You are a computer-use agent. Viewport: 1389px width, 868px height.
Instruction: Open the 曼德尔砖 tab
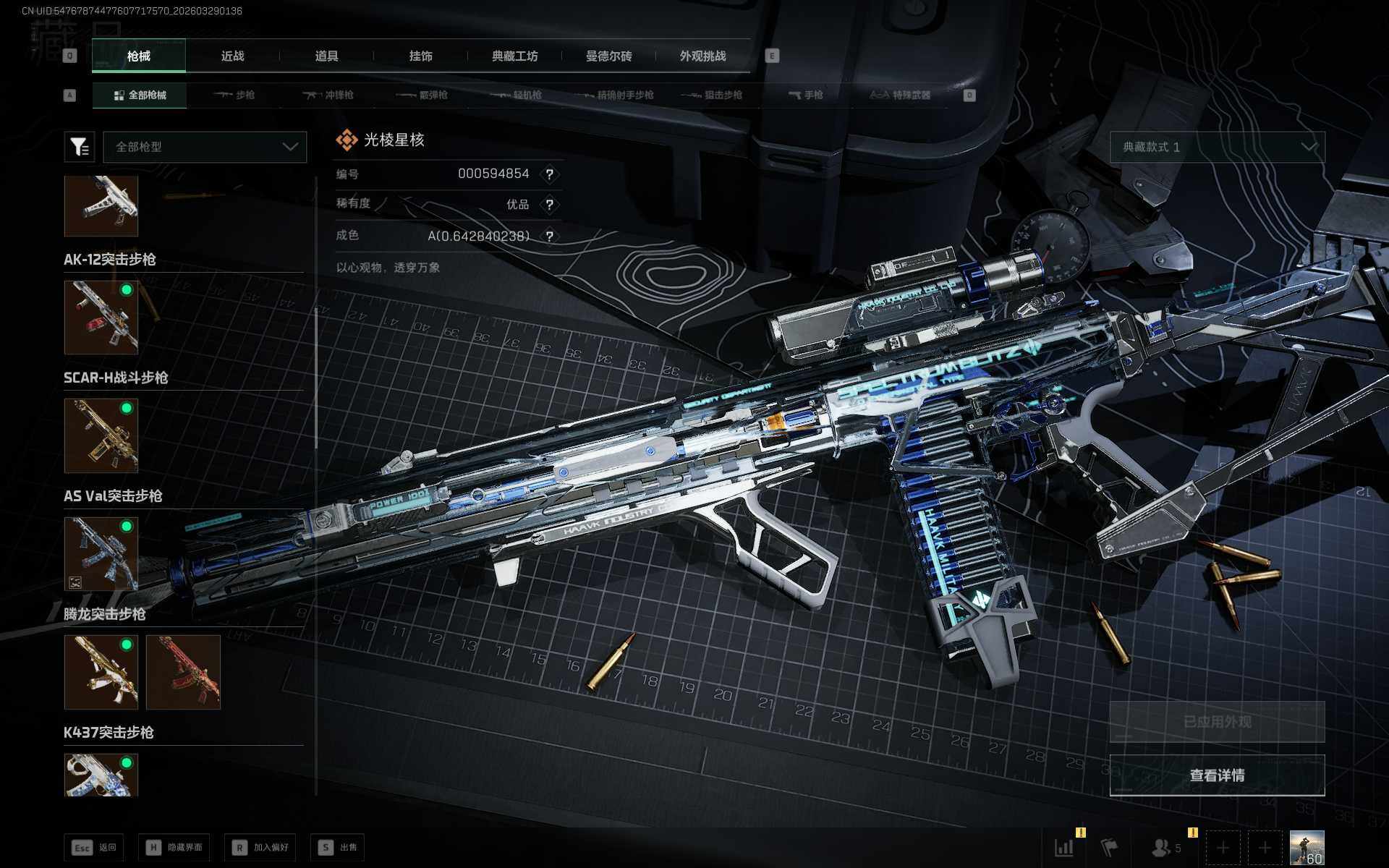tap(608, 56)
